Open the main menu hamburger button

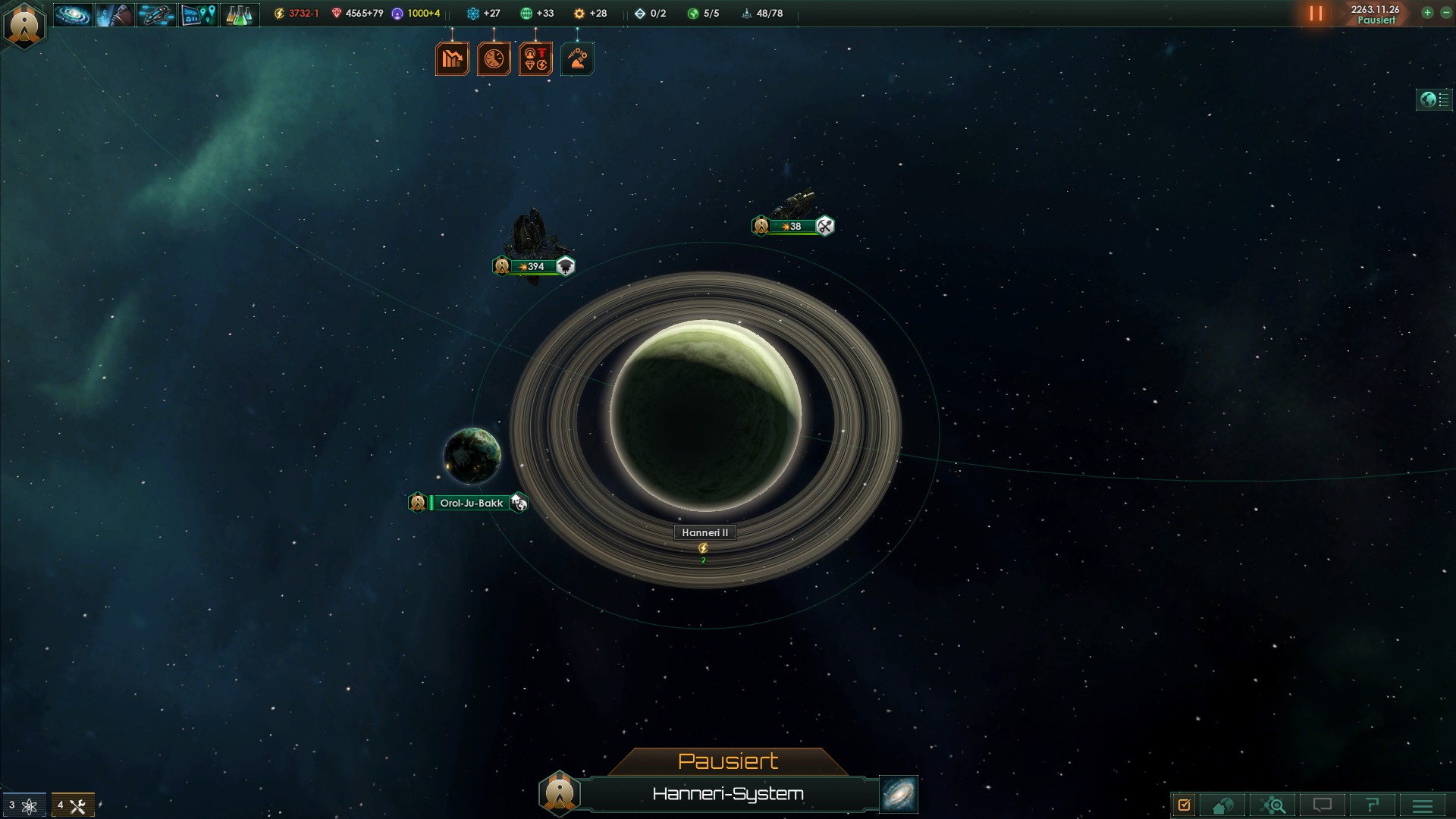coord(1423,805)
